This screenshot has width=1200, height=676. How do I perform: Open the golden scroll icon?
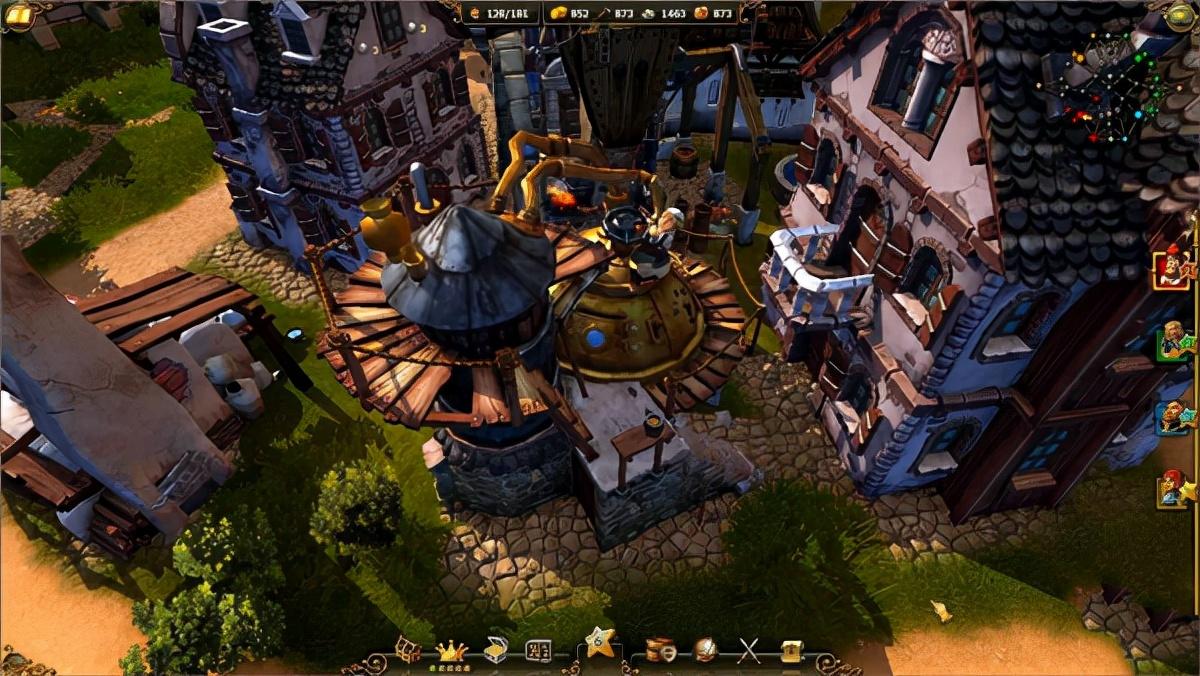[x=792, y=650]
